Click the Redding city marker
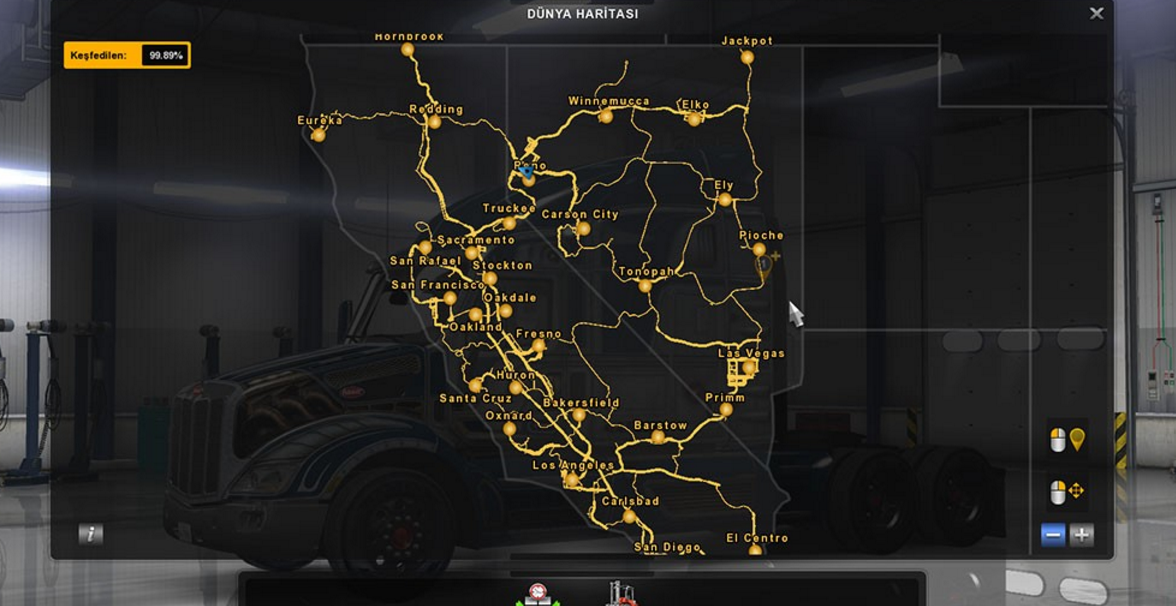The height and width of the screenshot is (606, 1176). click(x=434, y=122)
